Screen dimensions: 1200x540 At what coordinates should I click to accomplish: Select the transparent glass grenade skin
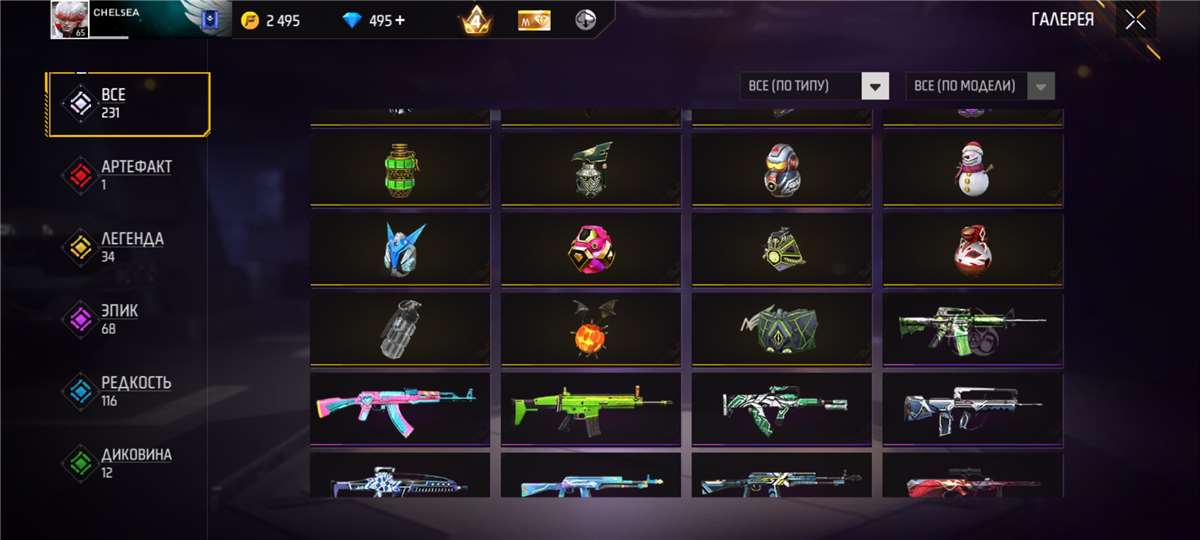pyautogui.click(x=400, y=330)
